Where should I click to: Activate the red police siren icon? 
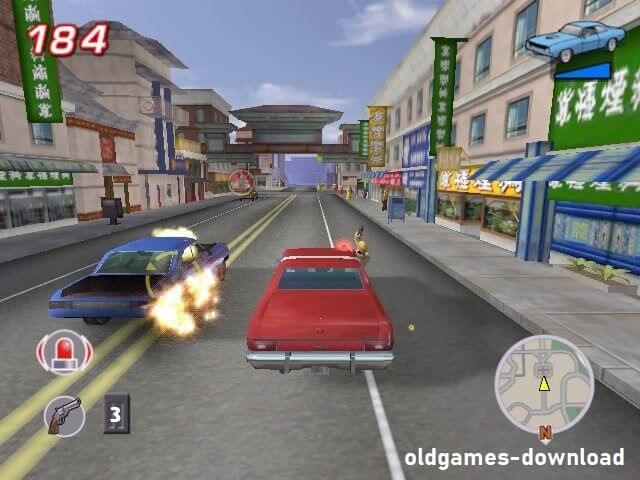65,352
